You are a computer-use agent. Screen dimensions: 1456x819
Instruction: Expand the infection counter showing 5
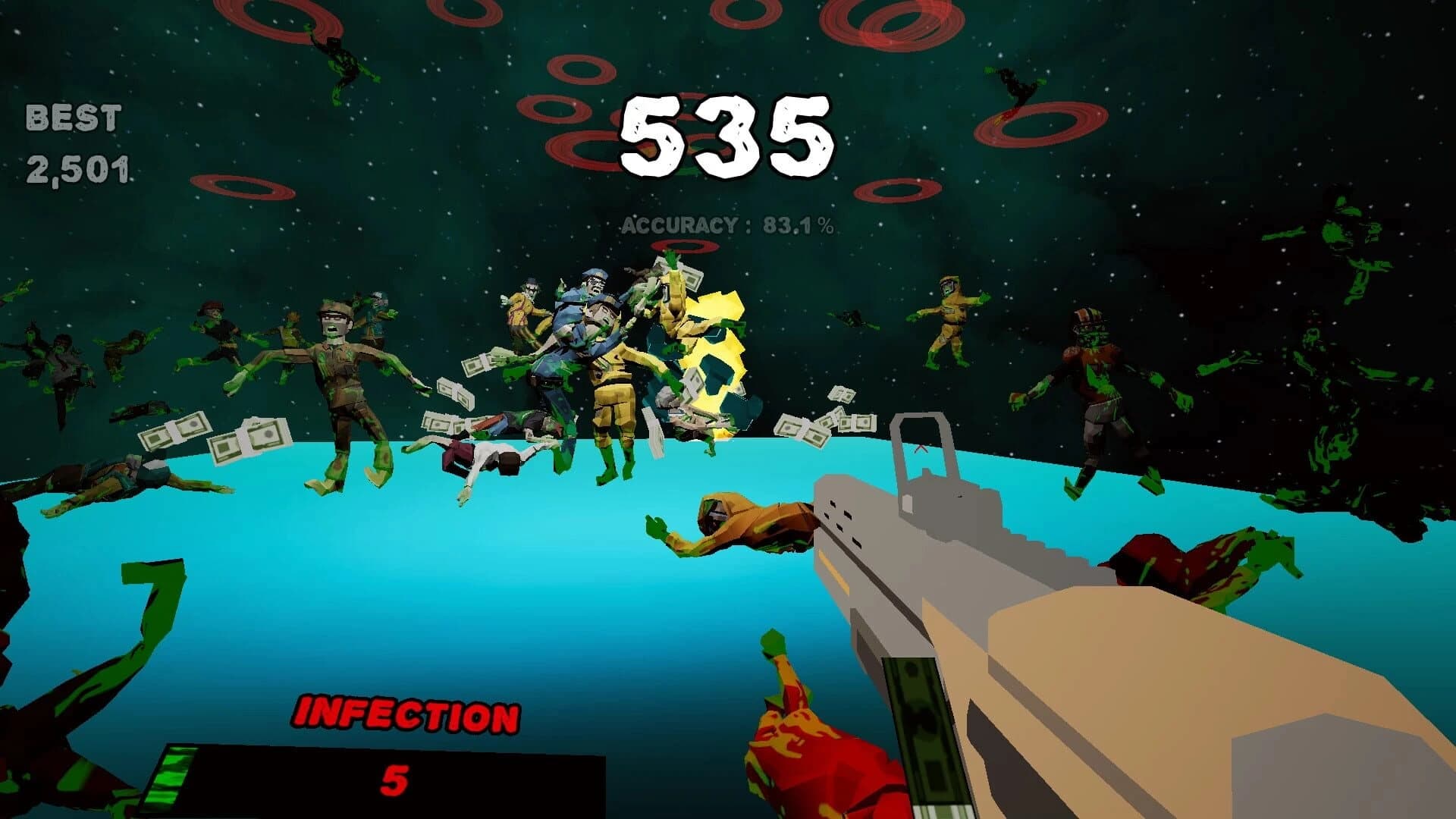pos(394,781)
